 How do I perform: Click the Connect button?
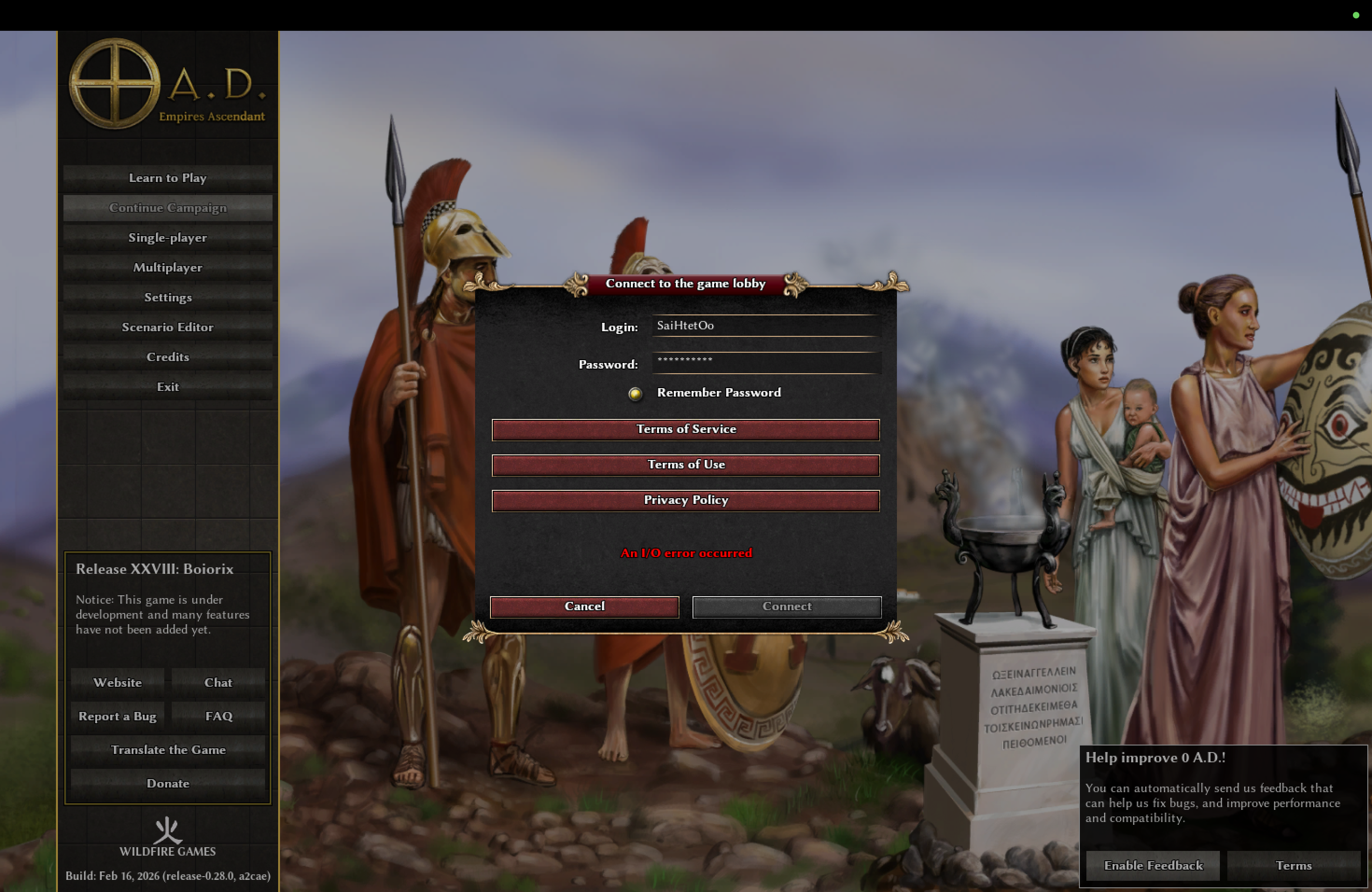(x=786, y=606)
